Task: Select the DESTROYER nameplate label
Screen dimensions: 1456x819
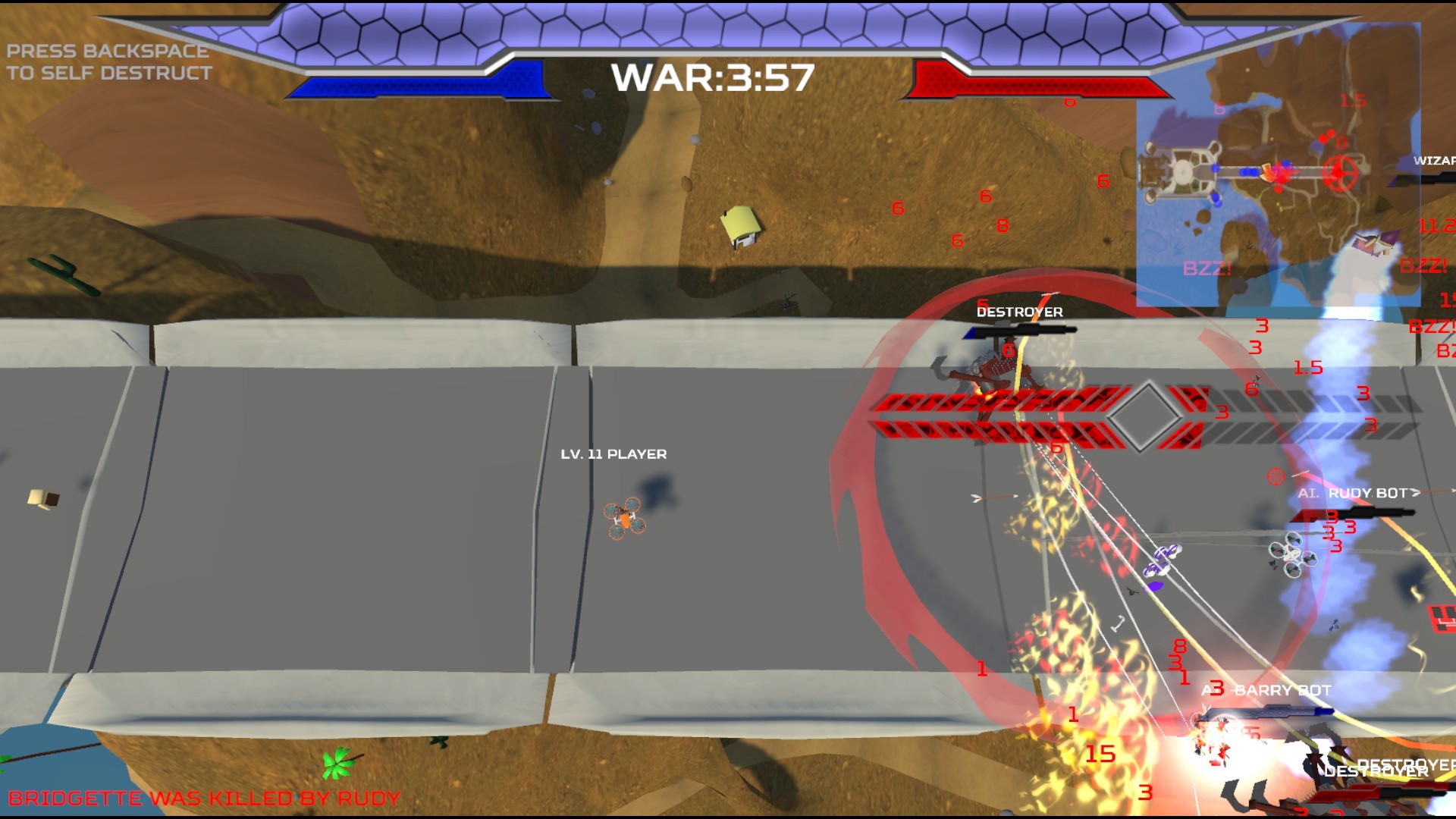Action: pyautogui.click(x=1019, y=310)
